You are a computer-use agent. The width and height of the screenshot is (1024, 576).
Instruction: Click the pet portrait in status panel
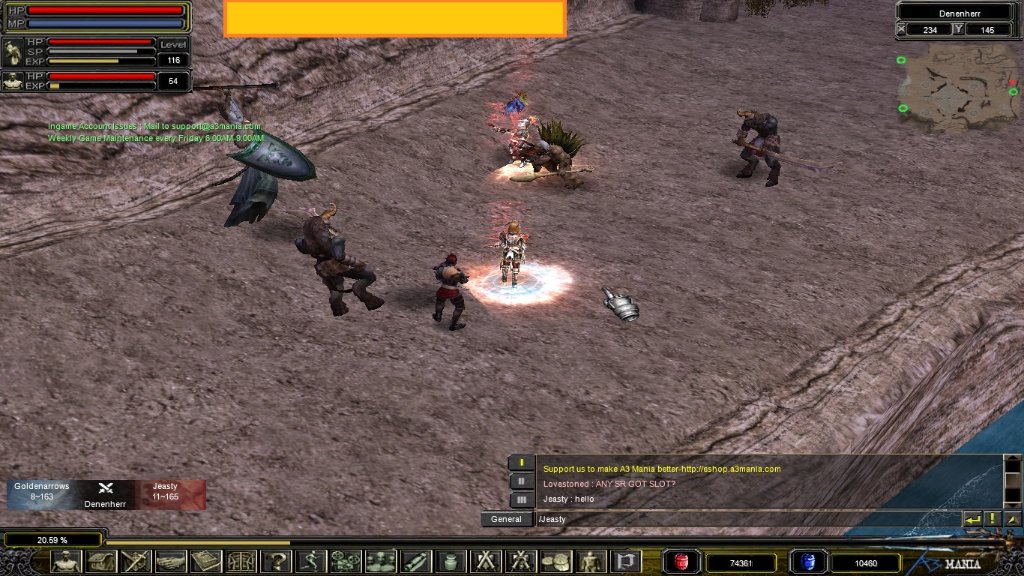pos(13,51)
